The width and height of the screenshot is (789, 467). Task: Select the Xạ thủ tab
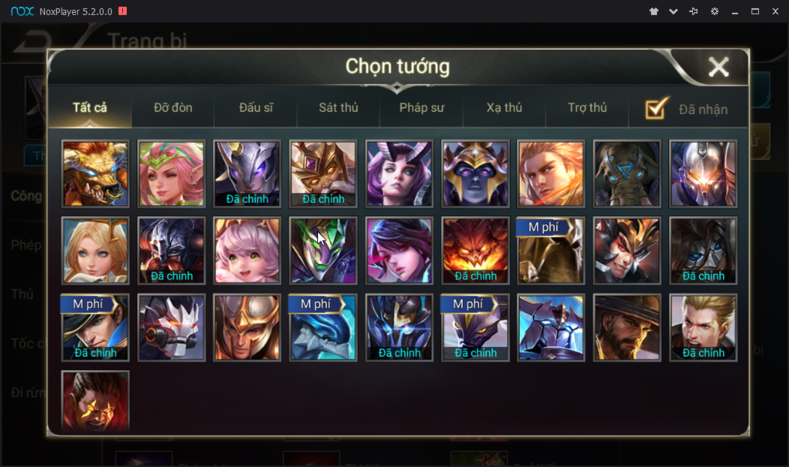tap(504, 108)
